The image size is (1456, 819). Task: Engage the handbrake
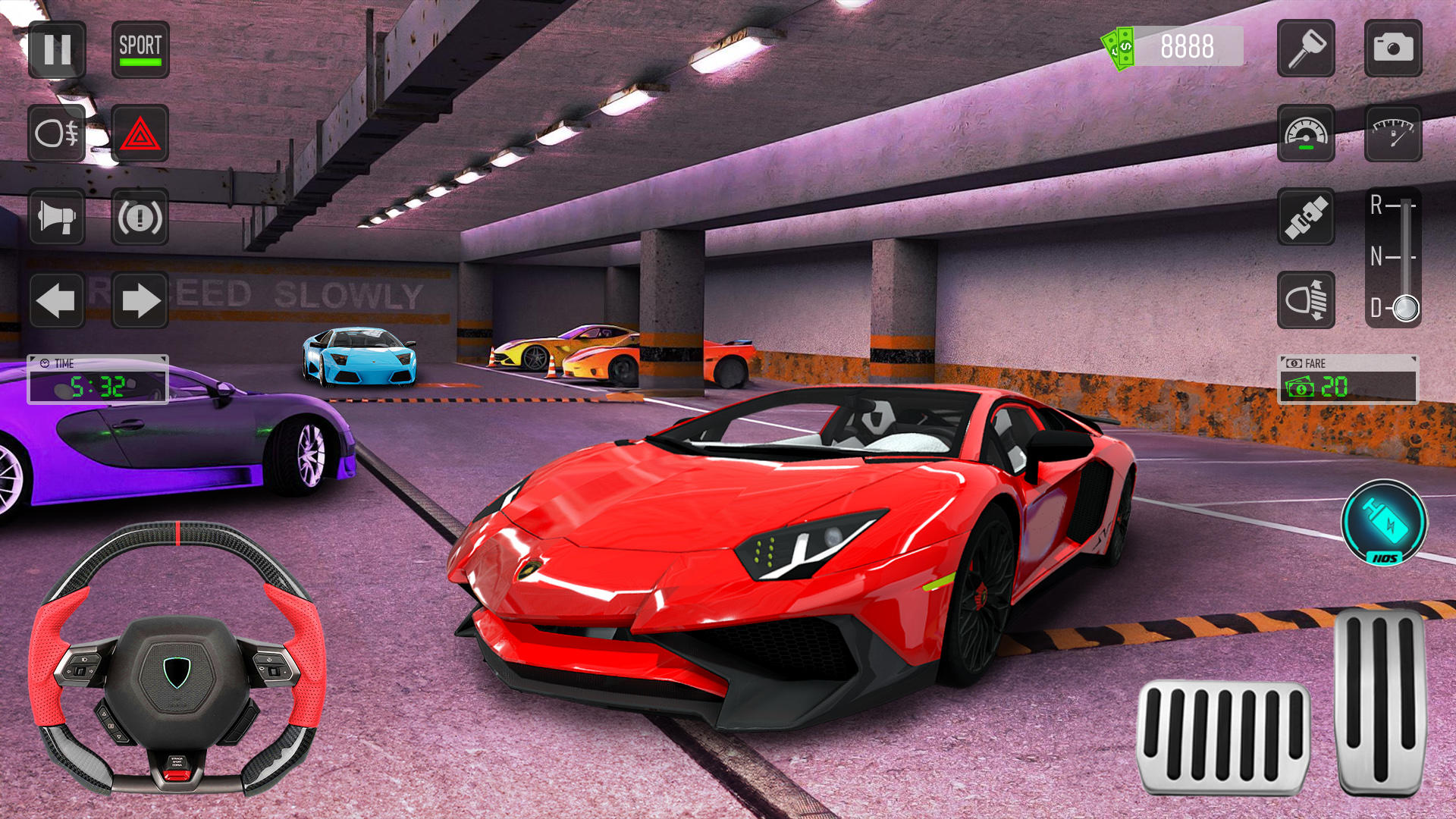[x=141, y=218]
